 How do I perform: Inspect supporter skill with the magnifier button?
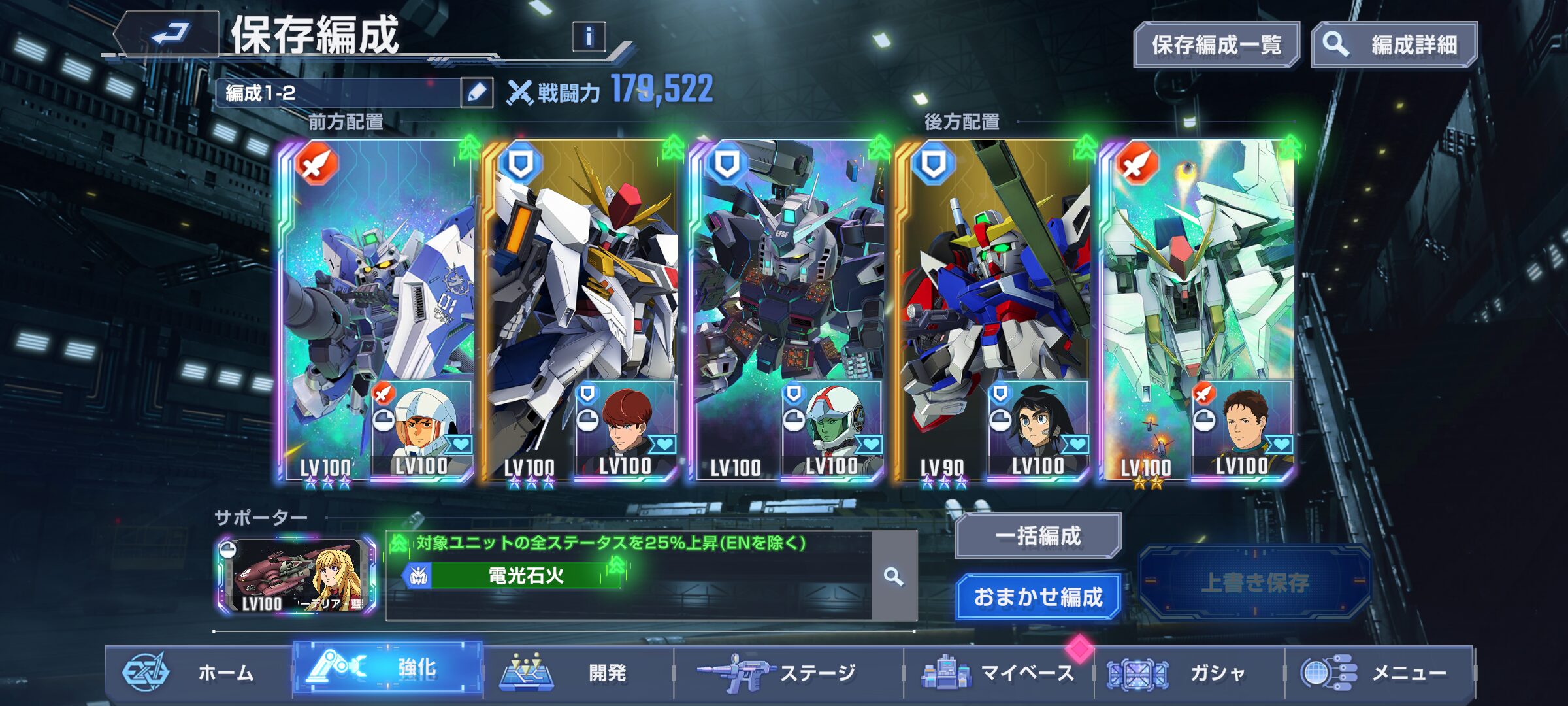893,576
